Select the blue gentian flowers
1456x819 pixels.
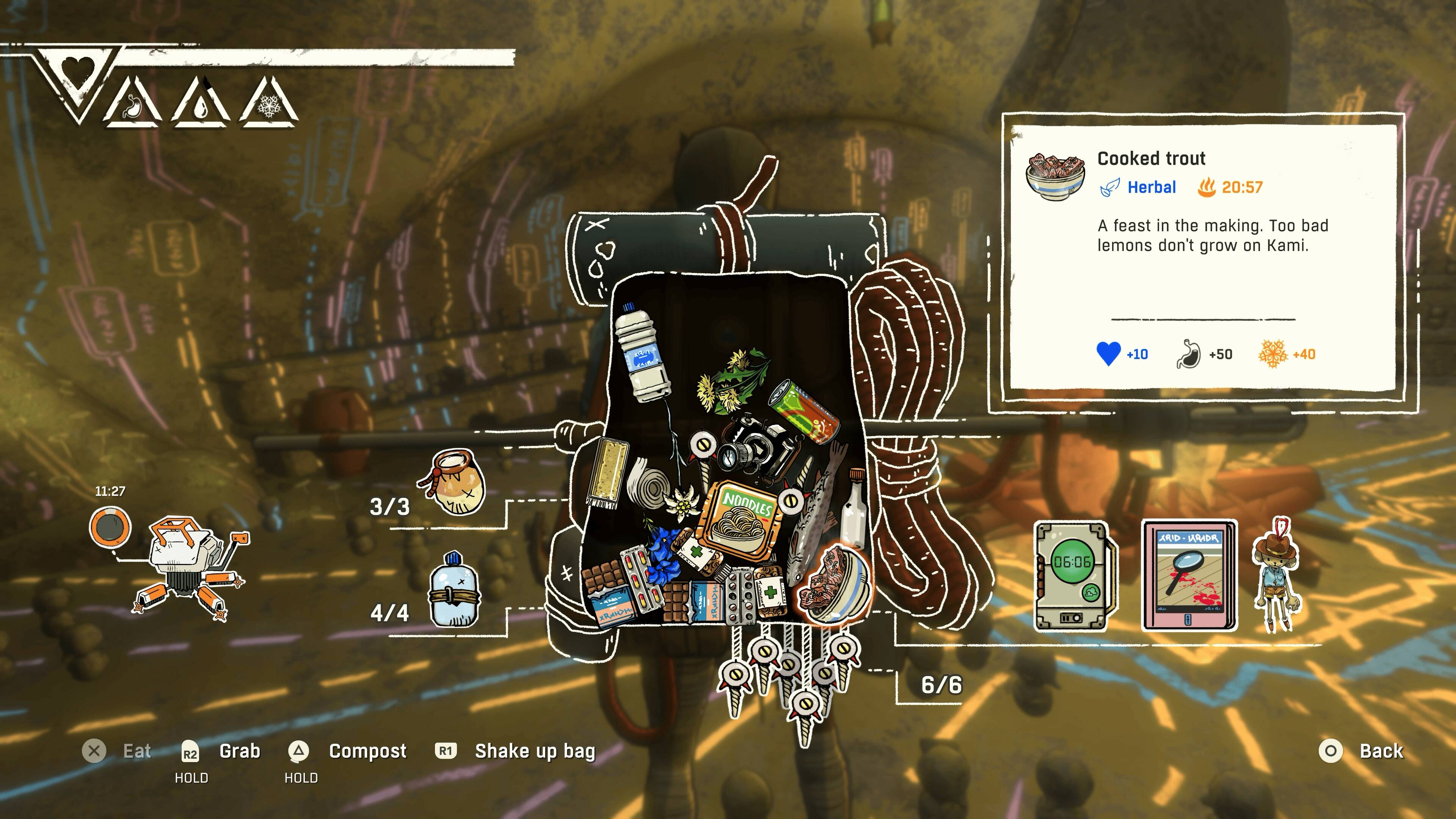pos(664,554)
